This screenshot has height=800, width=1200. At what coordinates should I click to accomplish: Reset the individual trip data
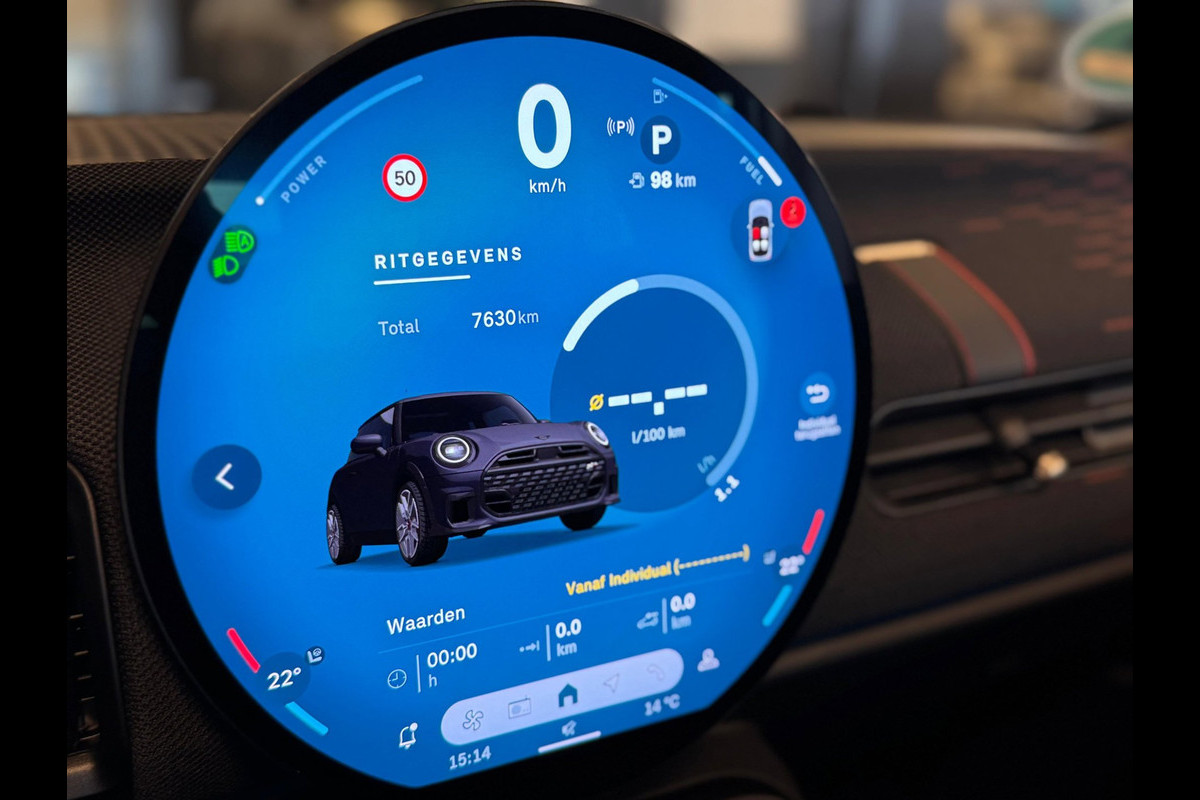(x=817, y=394)
